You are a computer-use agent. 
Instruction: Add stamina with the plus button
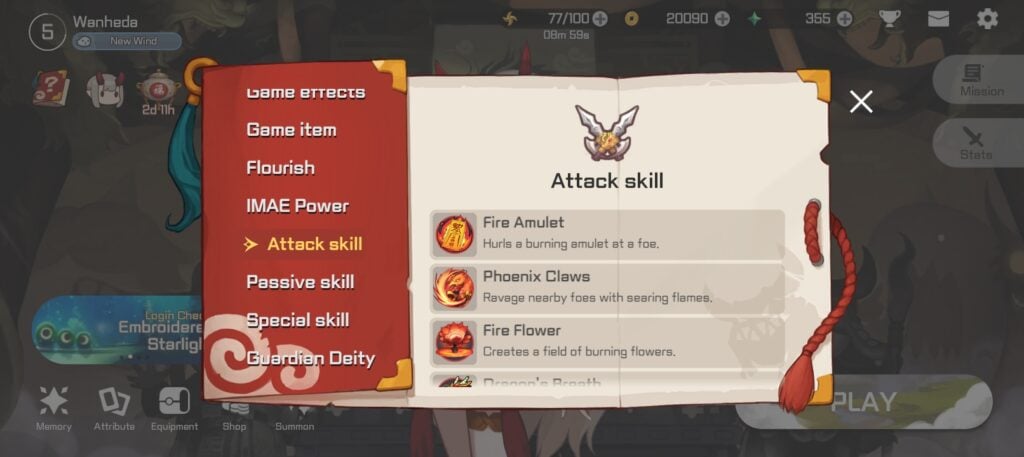[x=600, y=19]
